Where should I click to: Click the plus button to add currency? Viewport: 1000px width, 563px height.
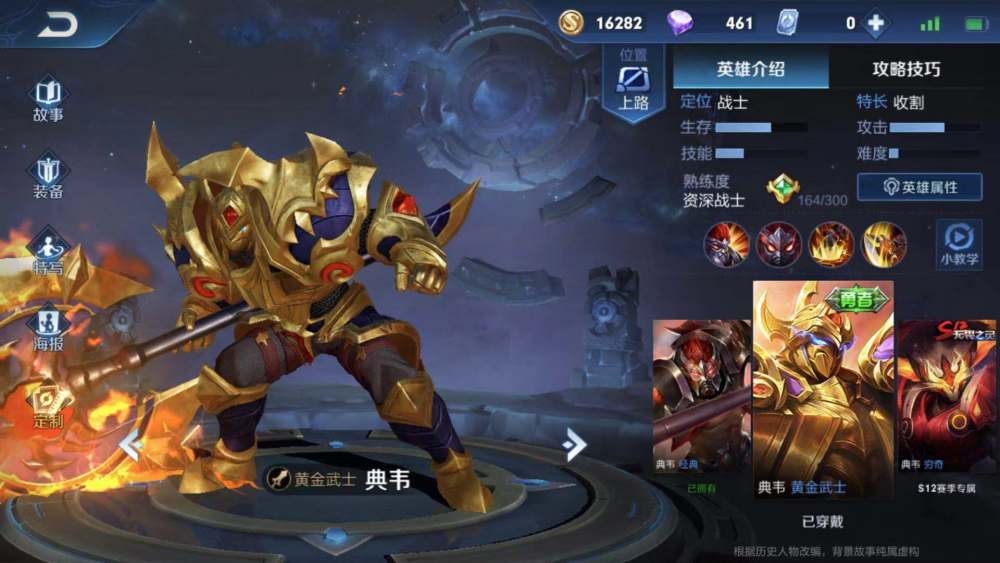point(876,23)
